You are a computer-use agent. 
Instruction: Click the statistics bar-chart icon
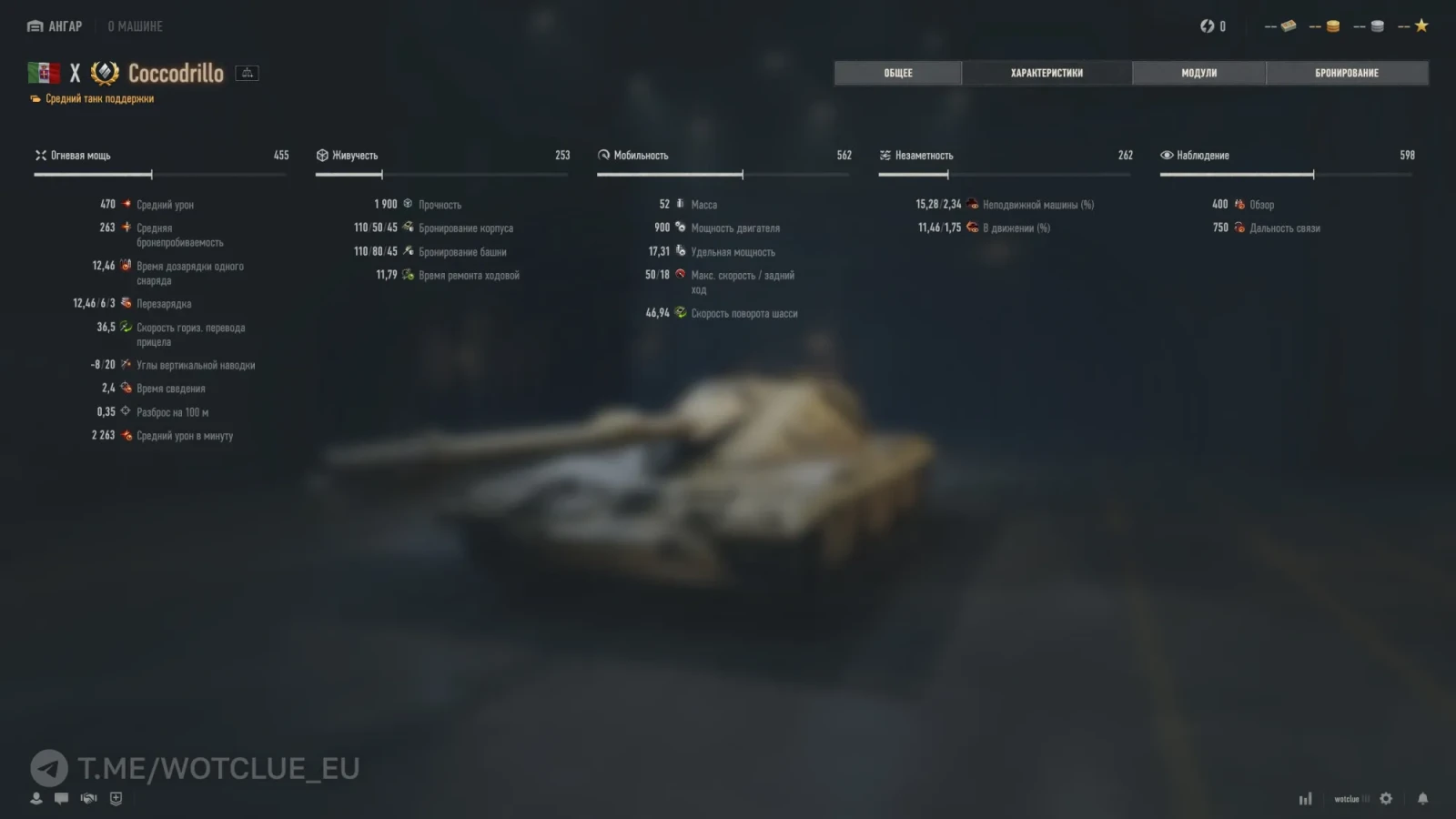pos(1305,799)
